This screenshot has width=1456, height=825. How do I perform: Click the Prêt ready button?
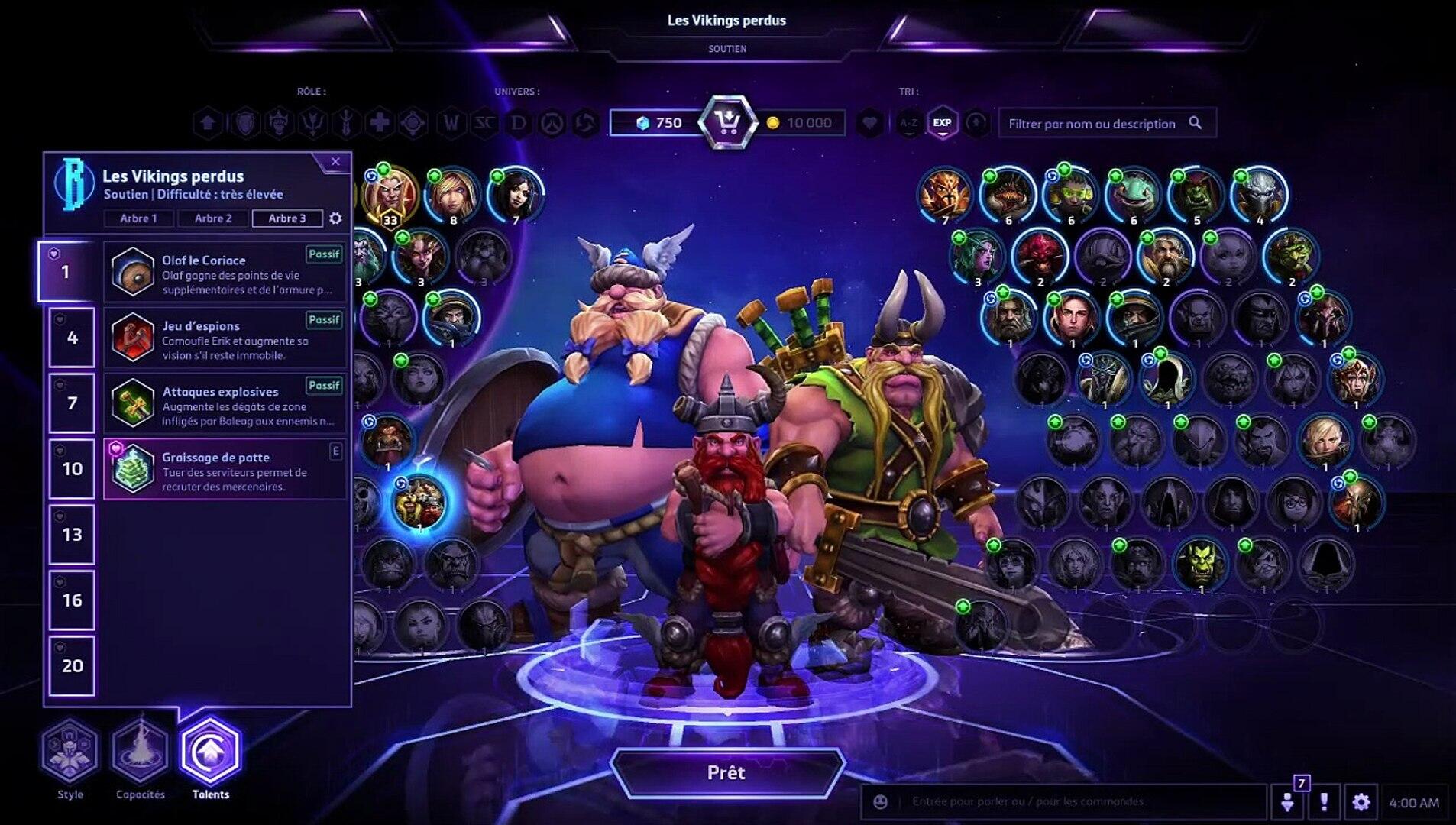[x=726, y=772]
